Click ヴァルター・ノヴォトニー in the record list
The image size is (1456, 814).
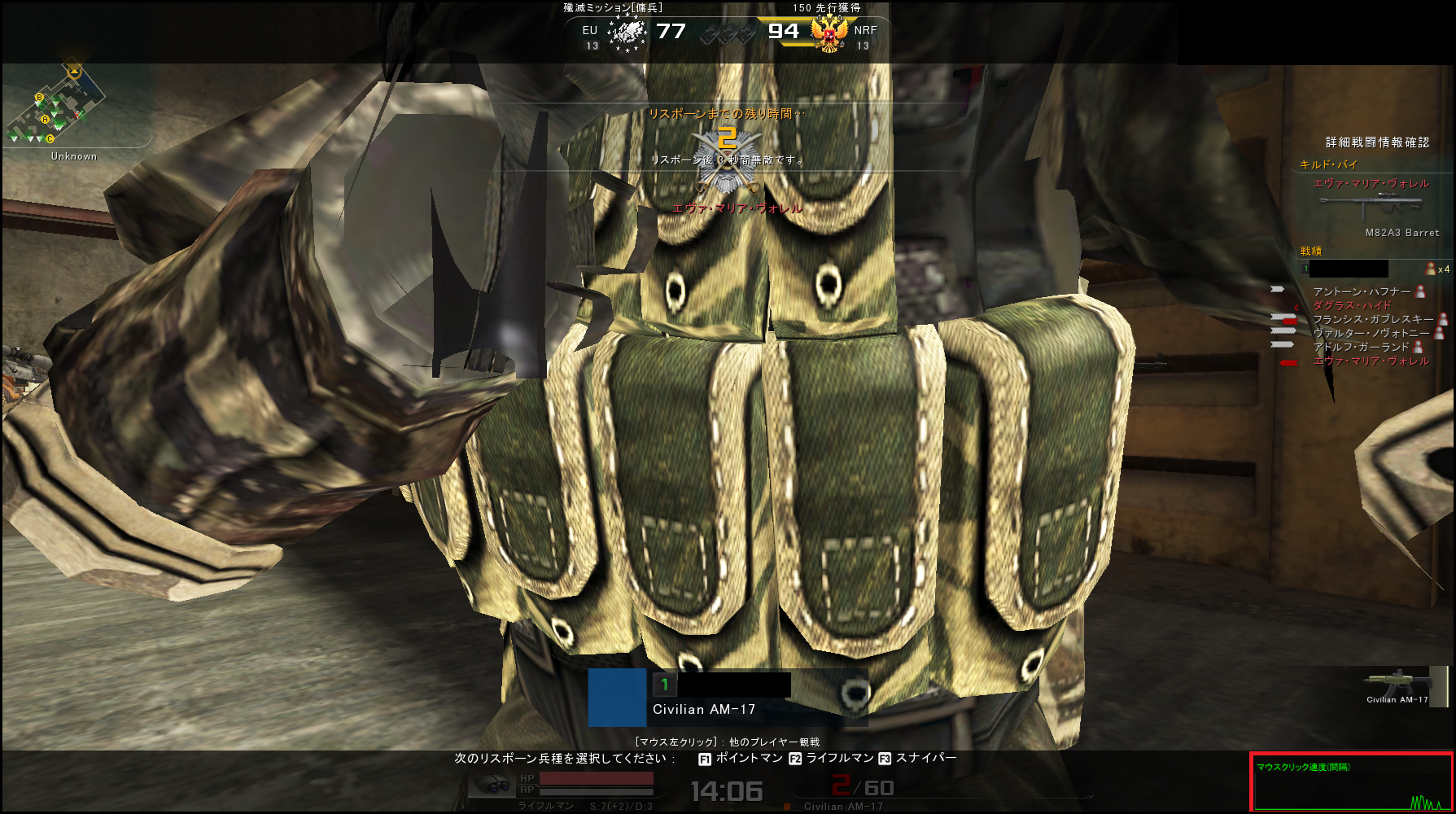(x=1371, y=333)
